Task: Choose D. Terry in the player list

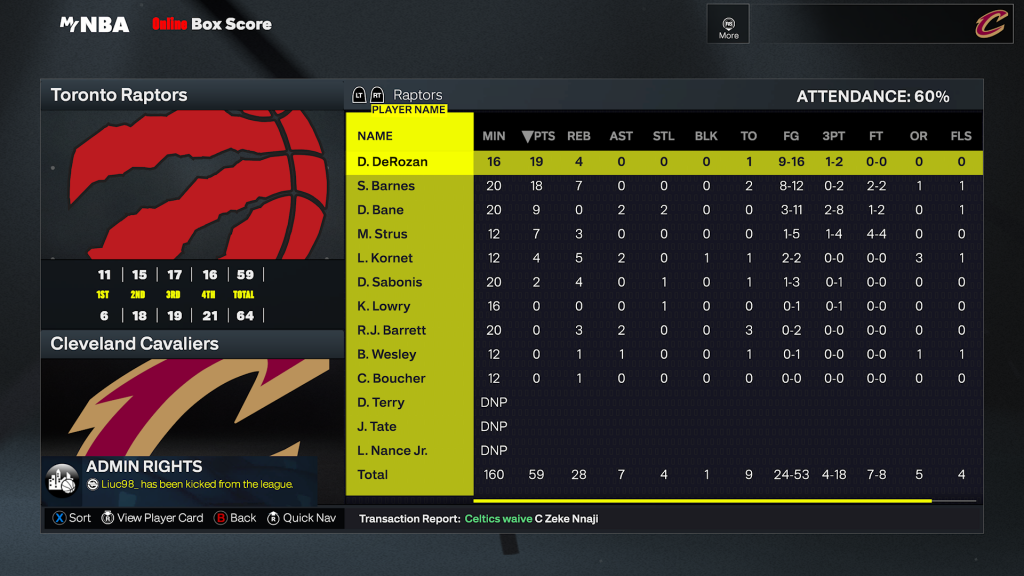Action: pos(381,402)
